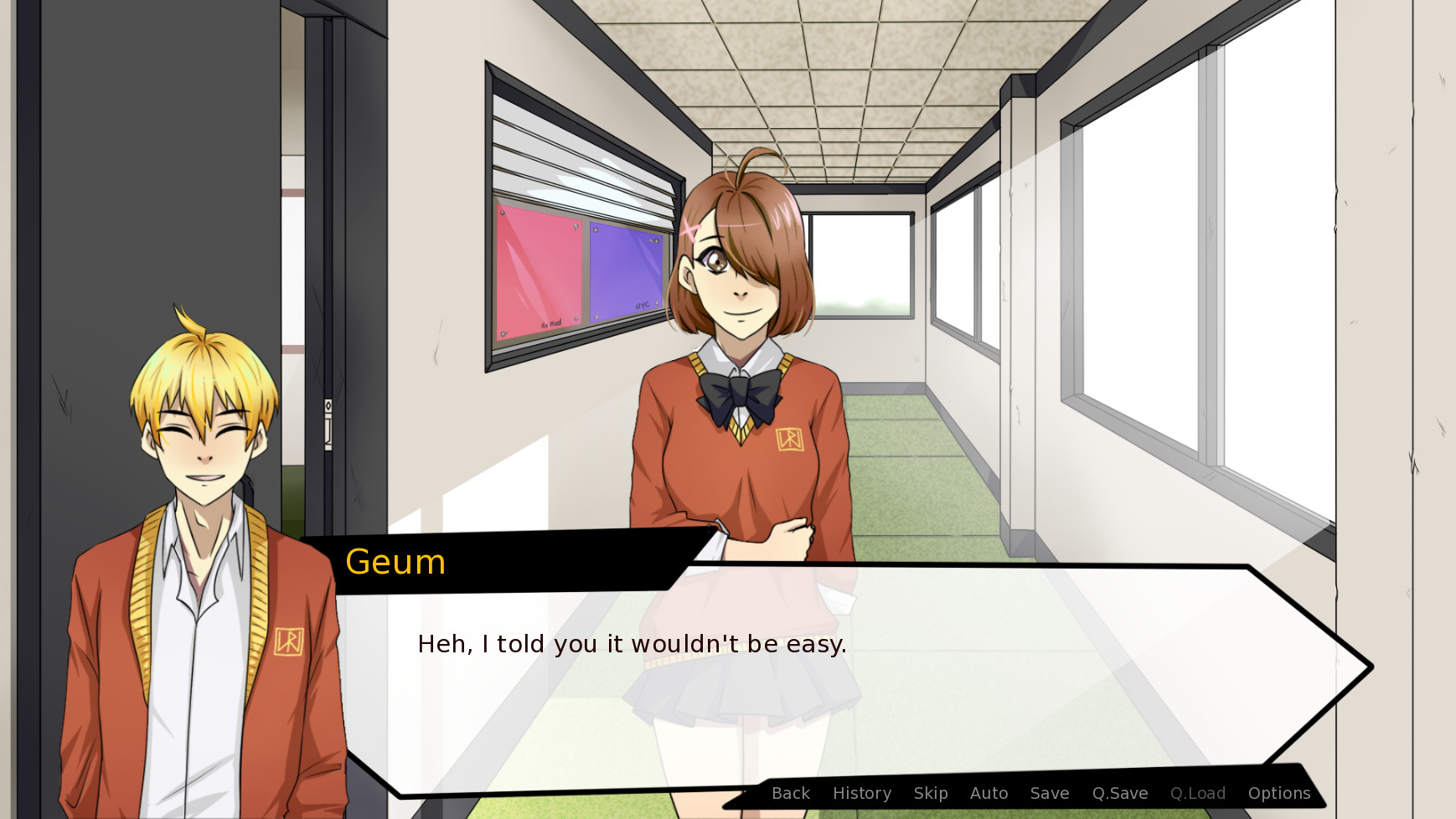
Task: Toggle Auto-forward mode
Action: click(989, 793)
